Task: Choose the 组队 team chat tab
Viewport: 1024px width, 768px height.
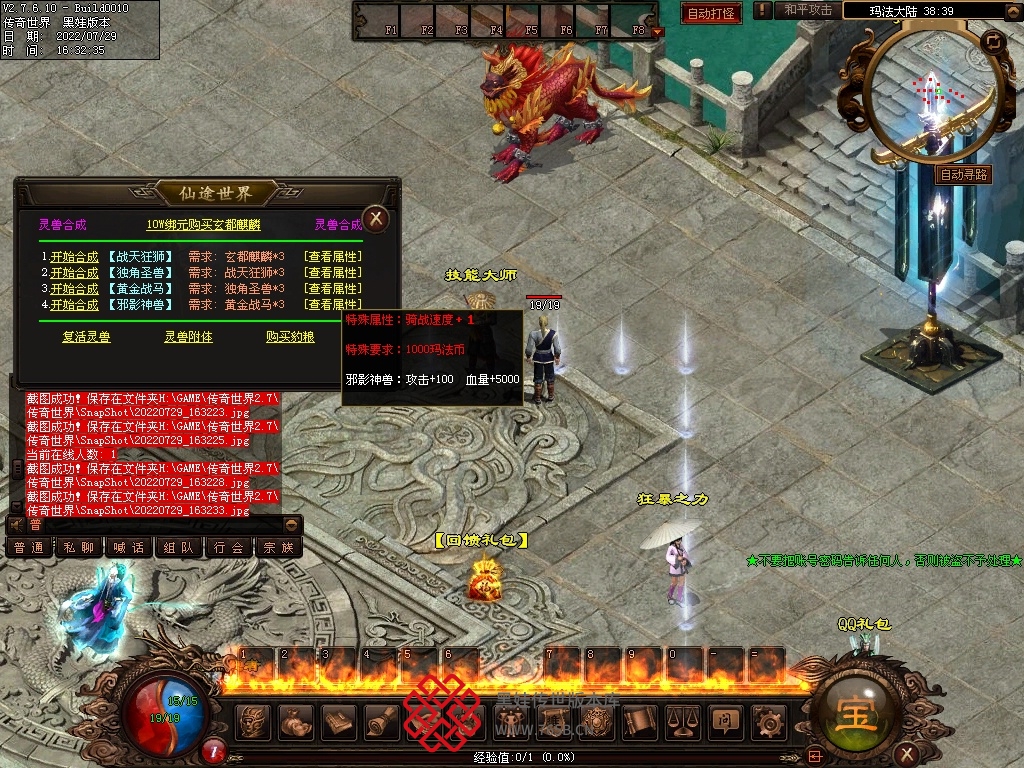Action: 179,547
